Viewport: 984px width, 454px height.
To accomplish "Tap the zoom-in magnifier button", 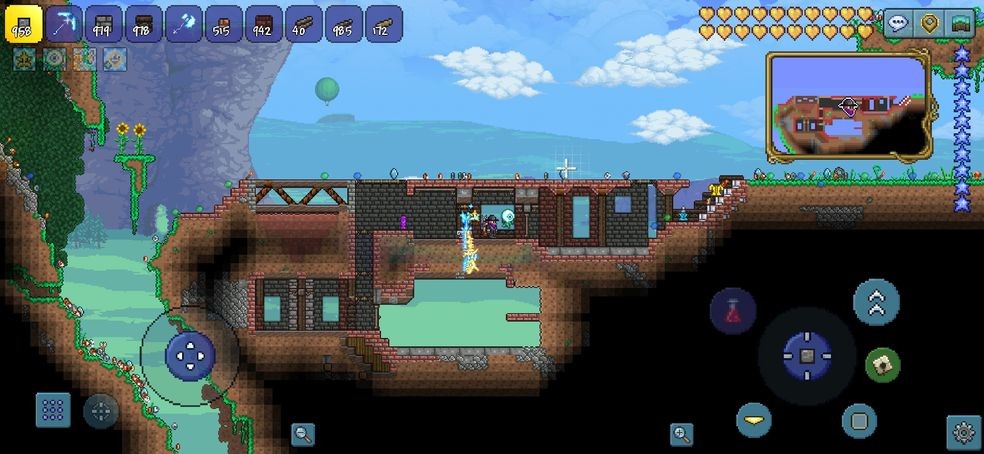I will pos(681,434).
